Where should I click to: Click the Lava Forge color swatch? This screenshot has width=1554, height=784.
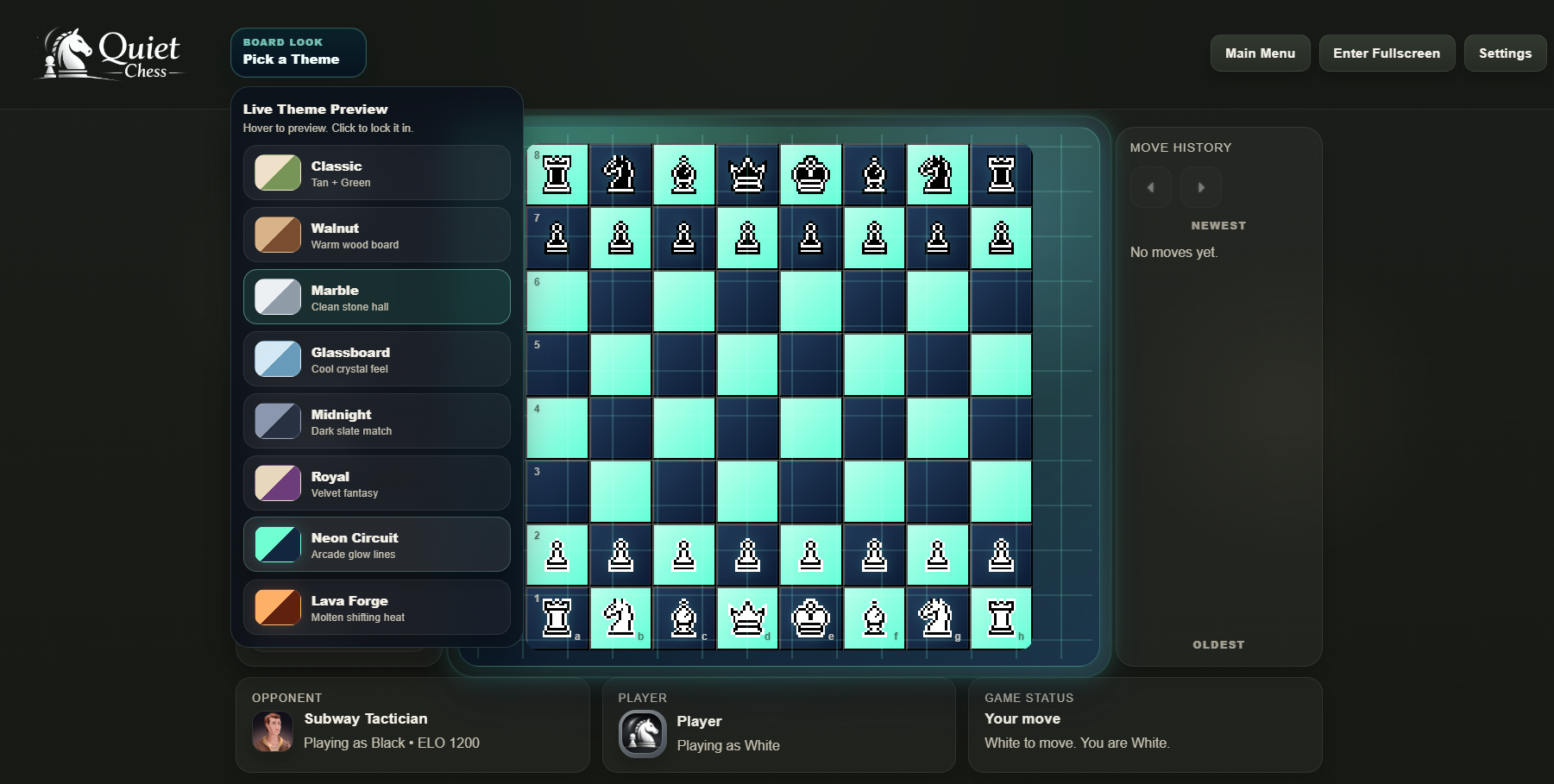click(x=276, y=607)
